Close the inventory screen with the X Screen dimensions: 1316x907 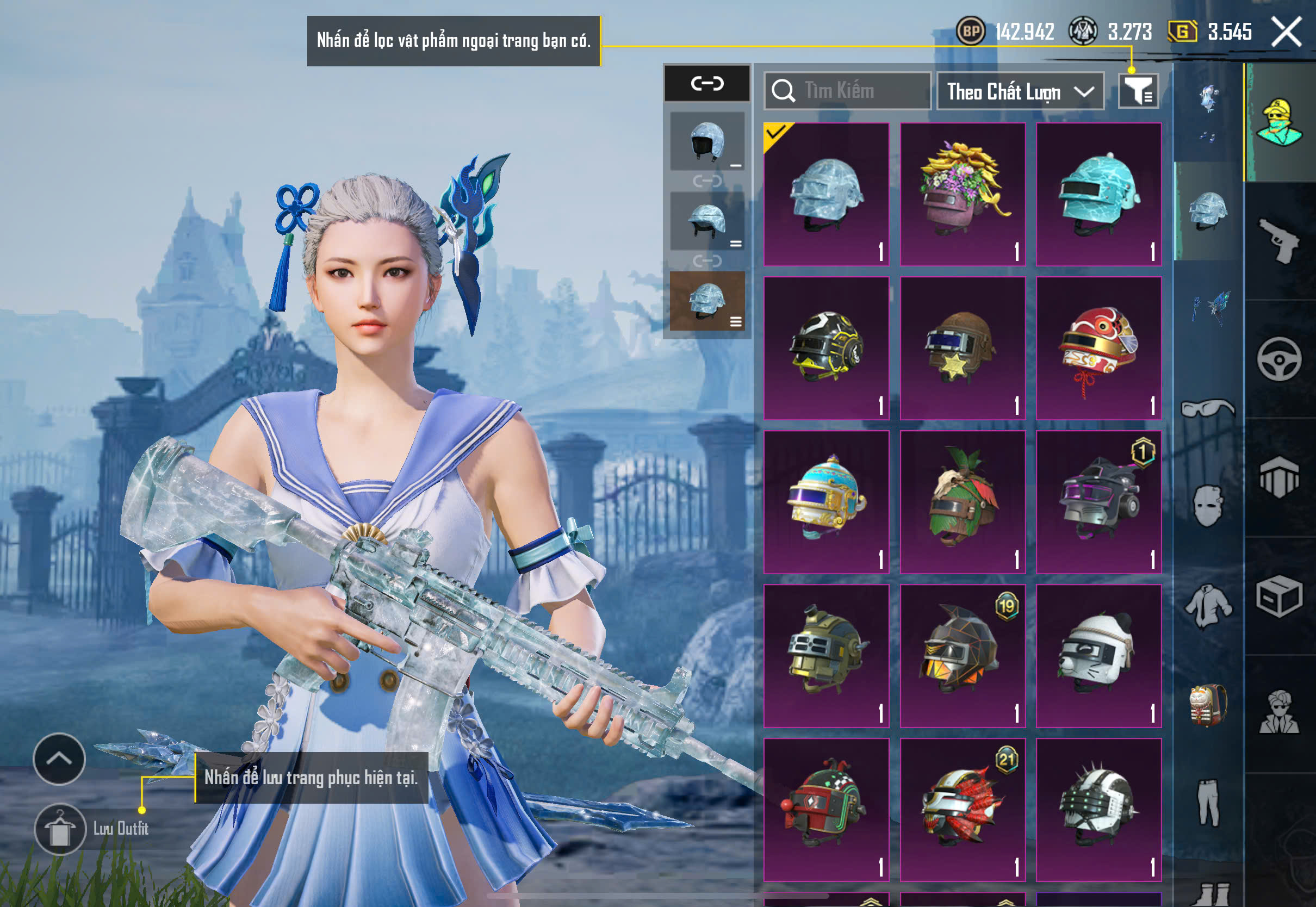coord(1287,32)
